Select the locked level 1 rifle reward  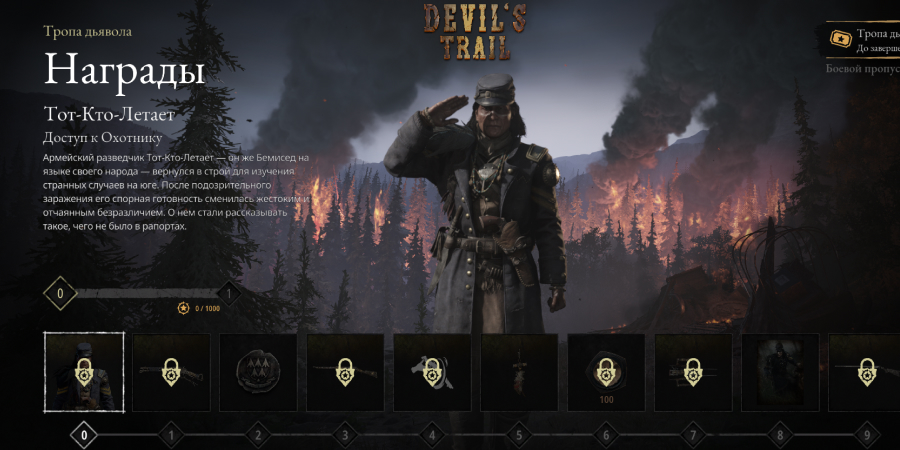pyautogui.click(x=171, y=372)
